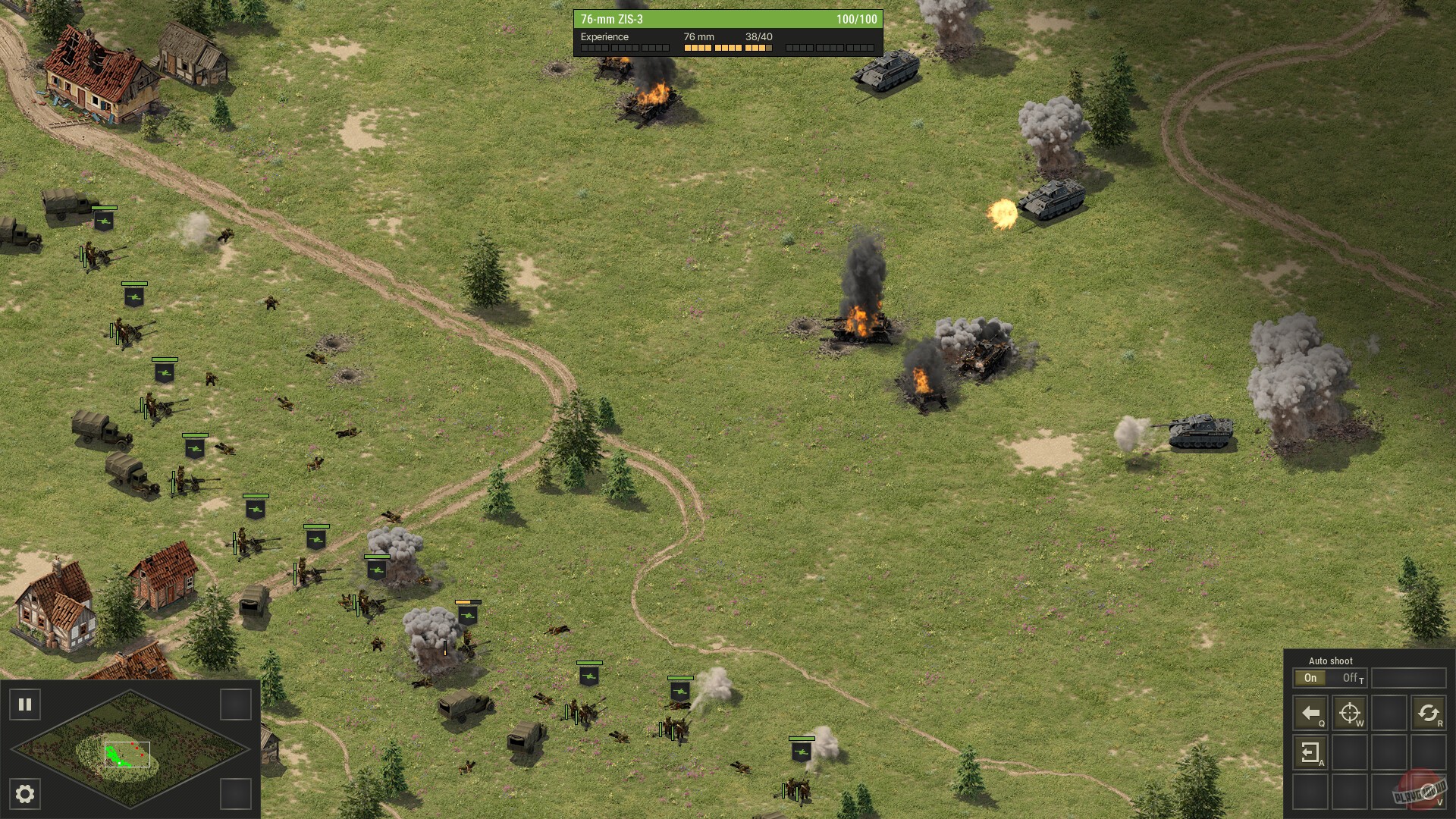The width and height of the screenshot is (1456, 819).
Task: Open the settings gear menu
Action: click(x=25, y=795)
